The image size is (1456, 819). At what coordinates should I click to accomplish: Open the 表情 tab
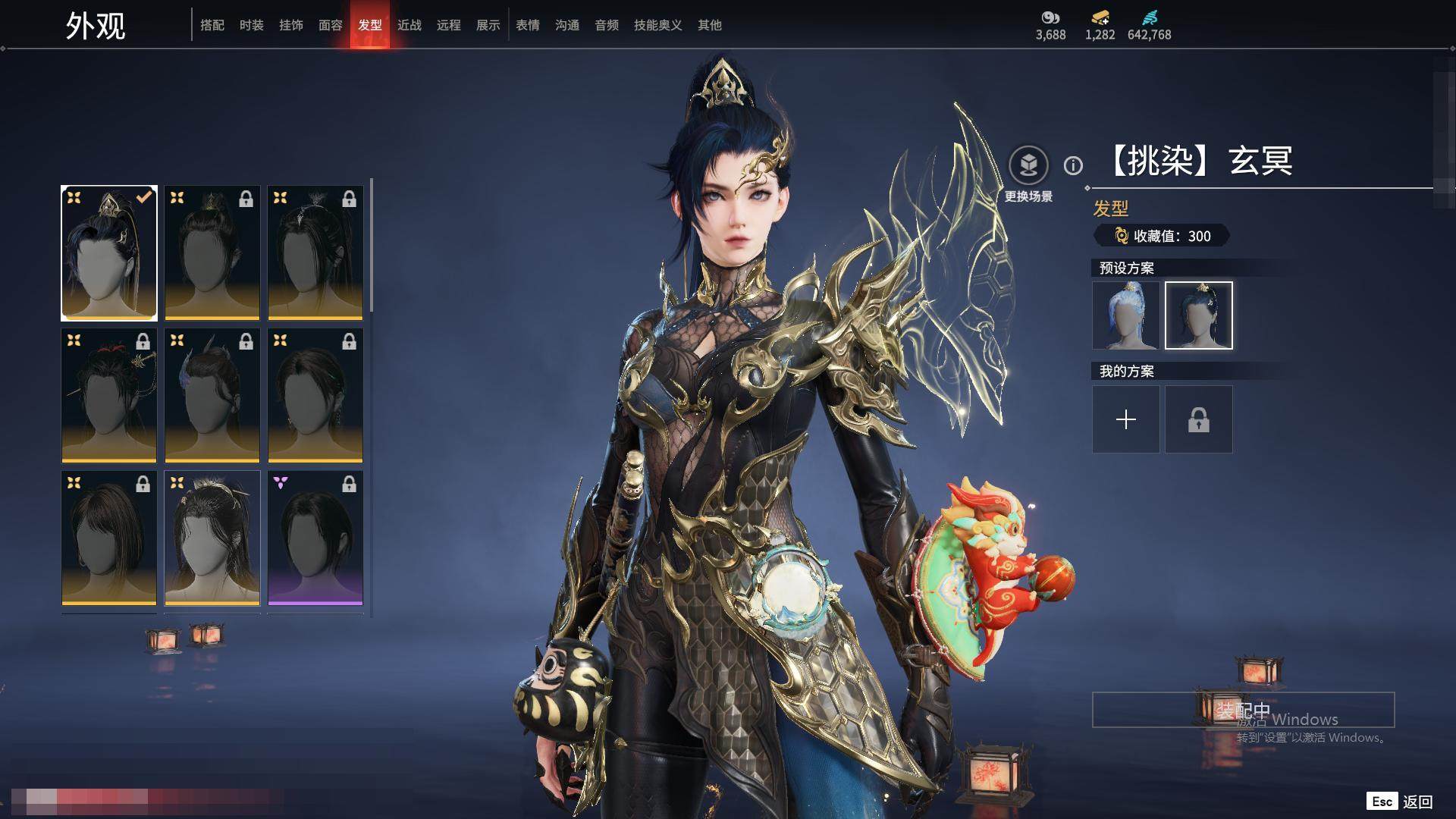coord(528,25)
